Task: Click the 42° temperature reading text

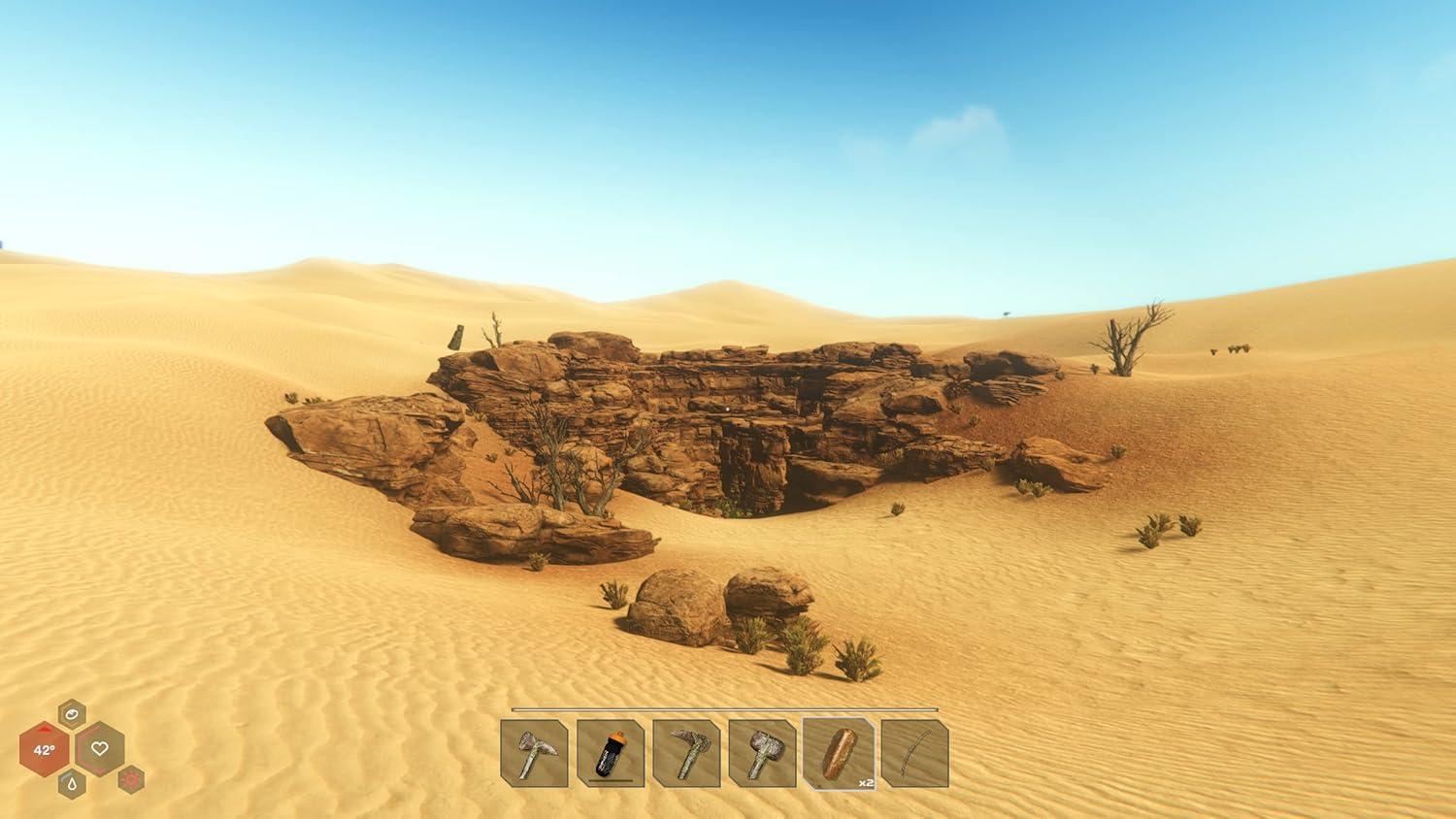Action: tap(45, 750)
